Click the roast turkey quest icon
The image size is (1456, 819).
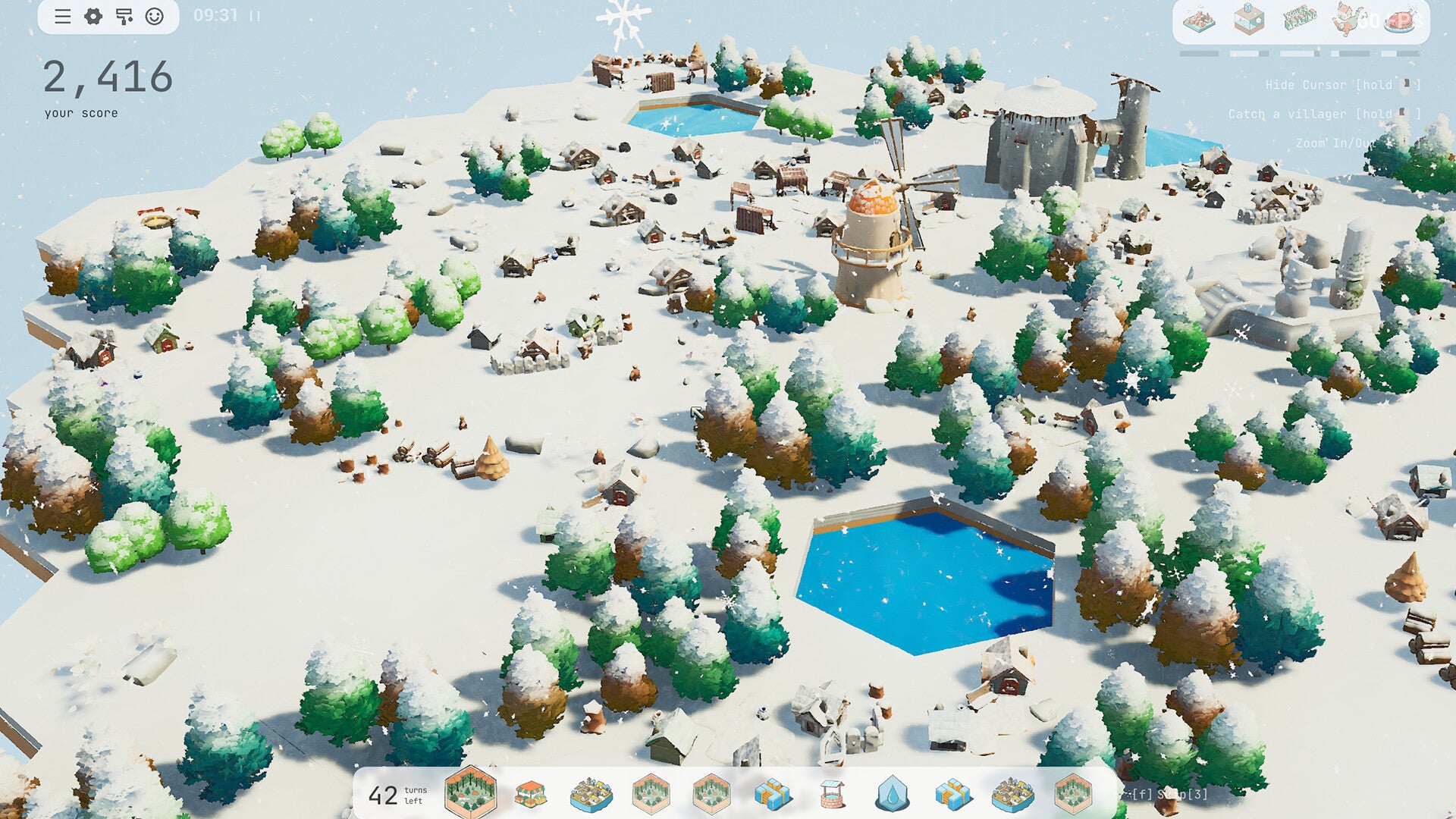[1401, 20]
